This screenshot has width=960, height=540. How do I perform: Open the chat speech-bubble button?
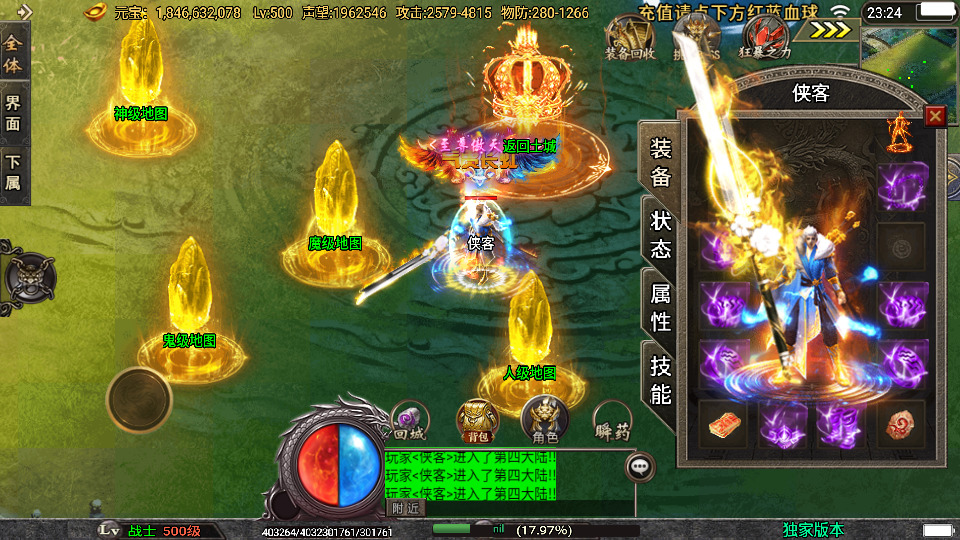pyautogui.click(x=640, y=466)
